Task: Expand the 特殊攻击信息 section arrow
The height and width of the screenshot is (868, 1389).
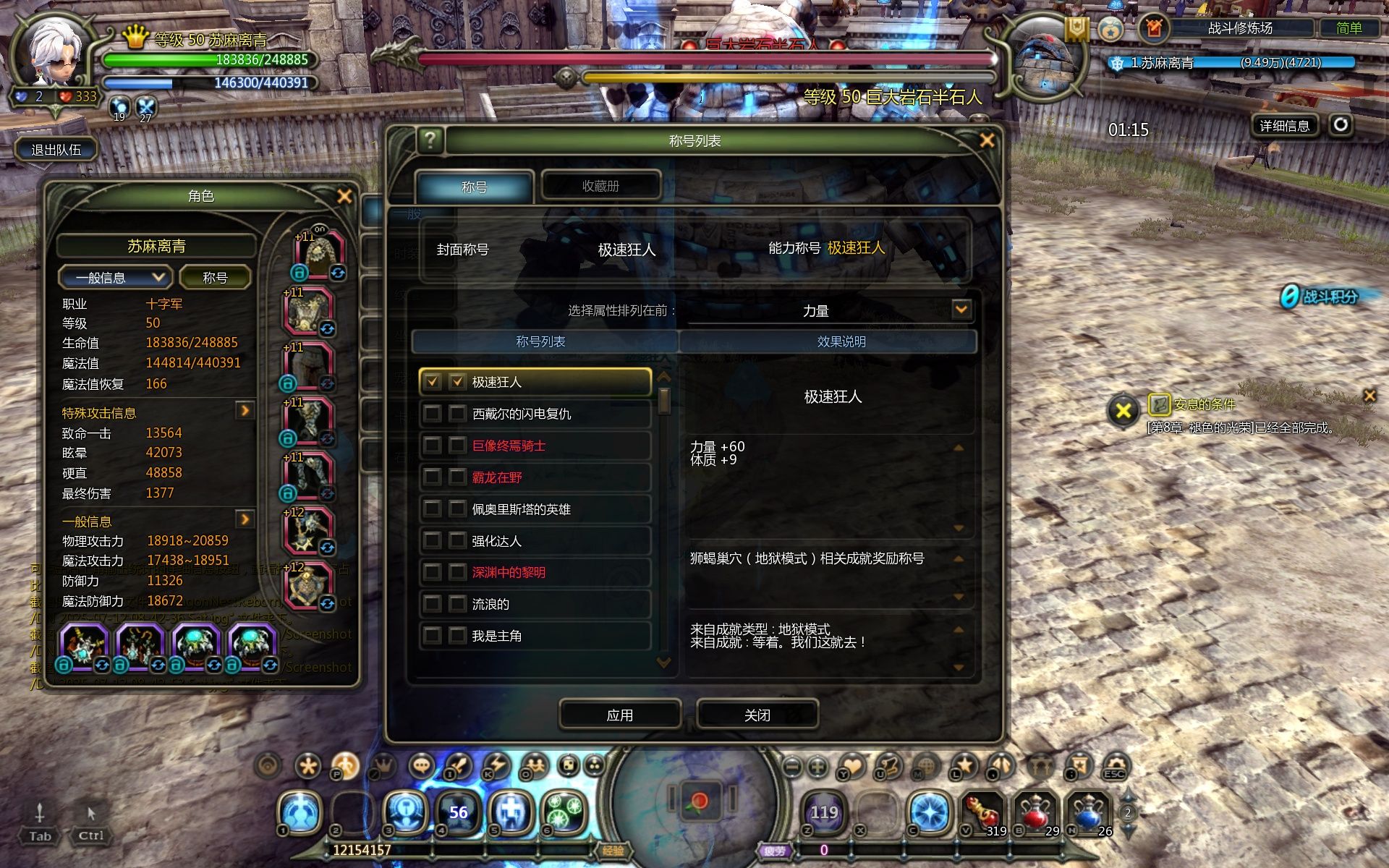Action: coord(245,411)
